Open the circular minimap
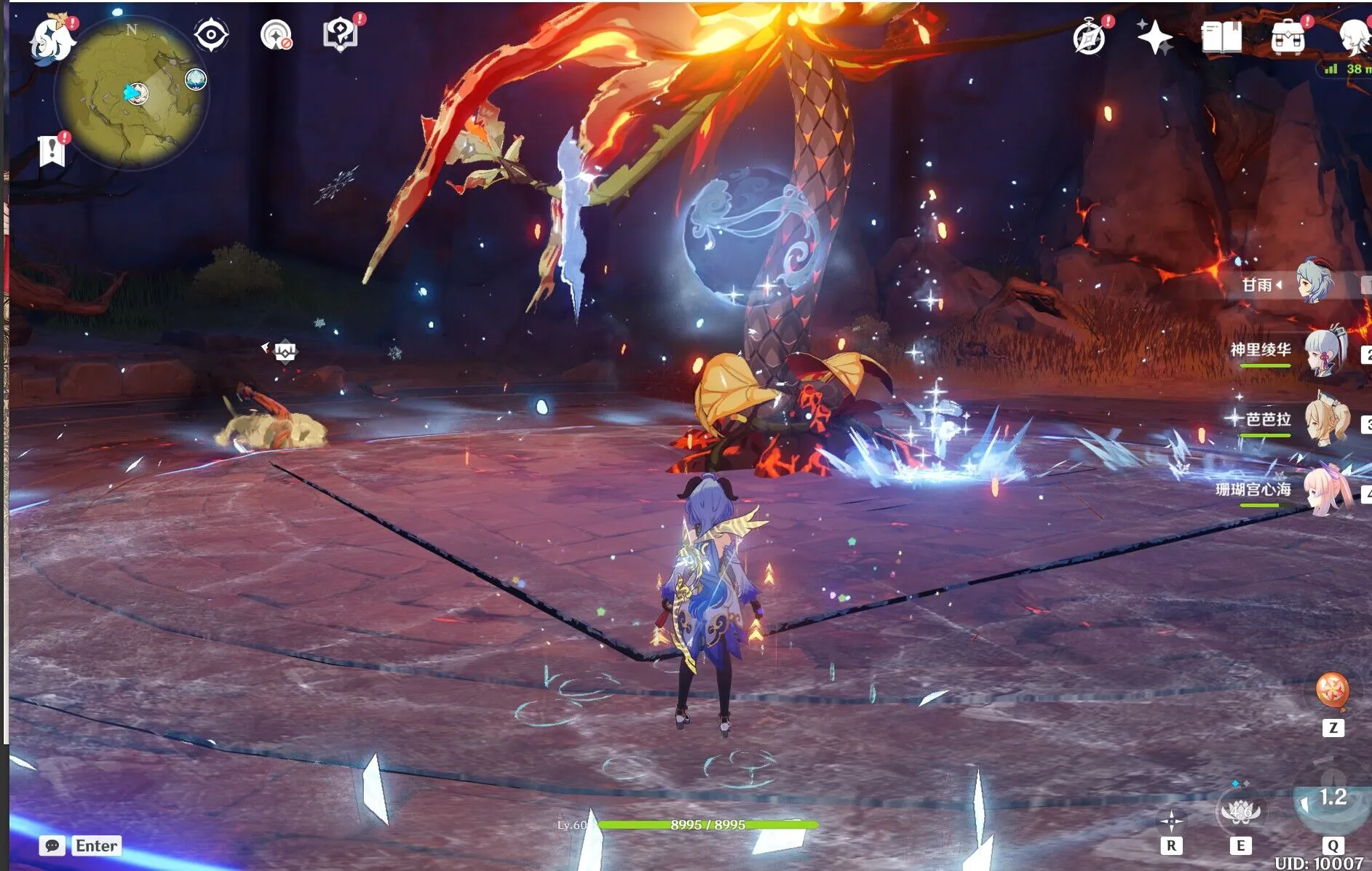The image size is (1372, 871). click(132, 94)
